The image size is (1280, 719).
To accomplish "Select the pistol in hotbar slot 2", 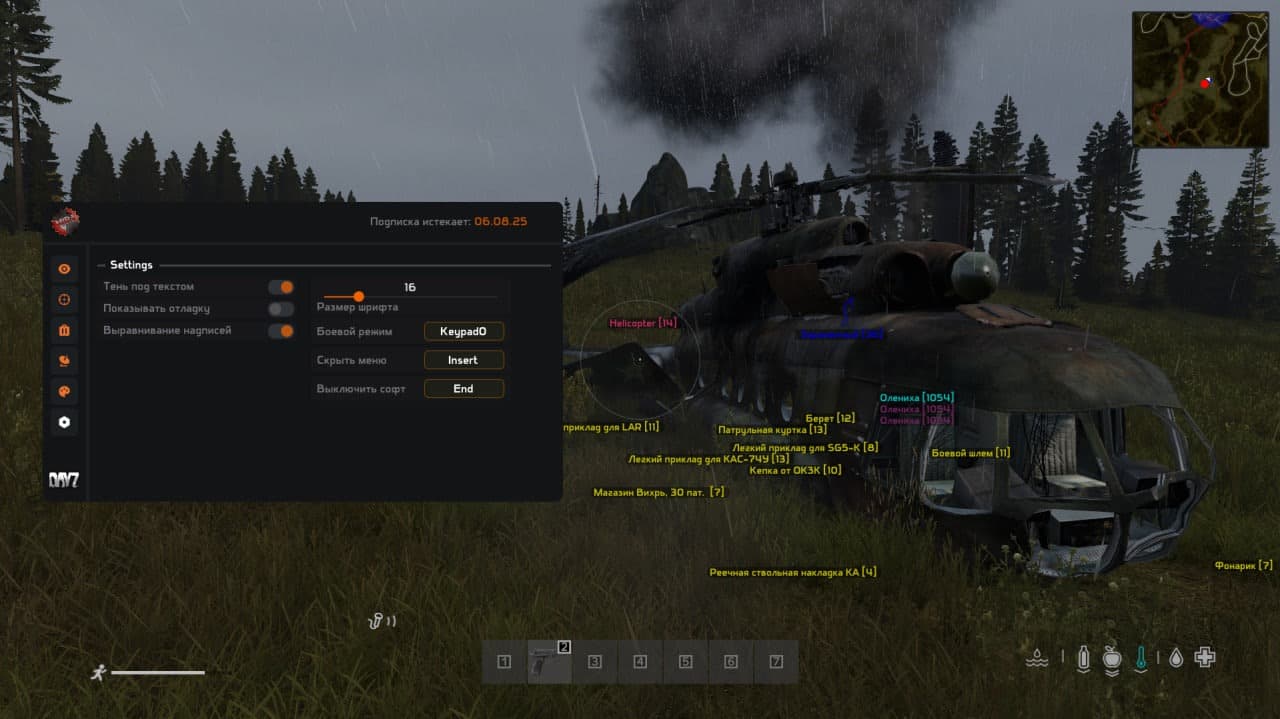I will point(549,662).
